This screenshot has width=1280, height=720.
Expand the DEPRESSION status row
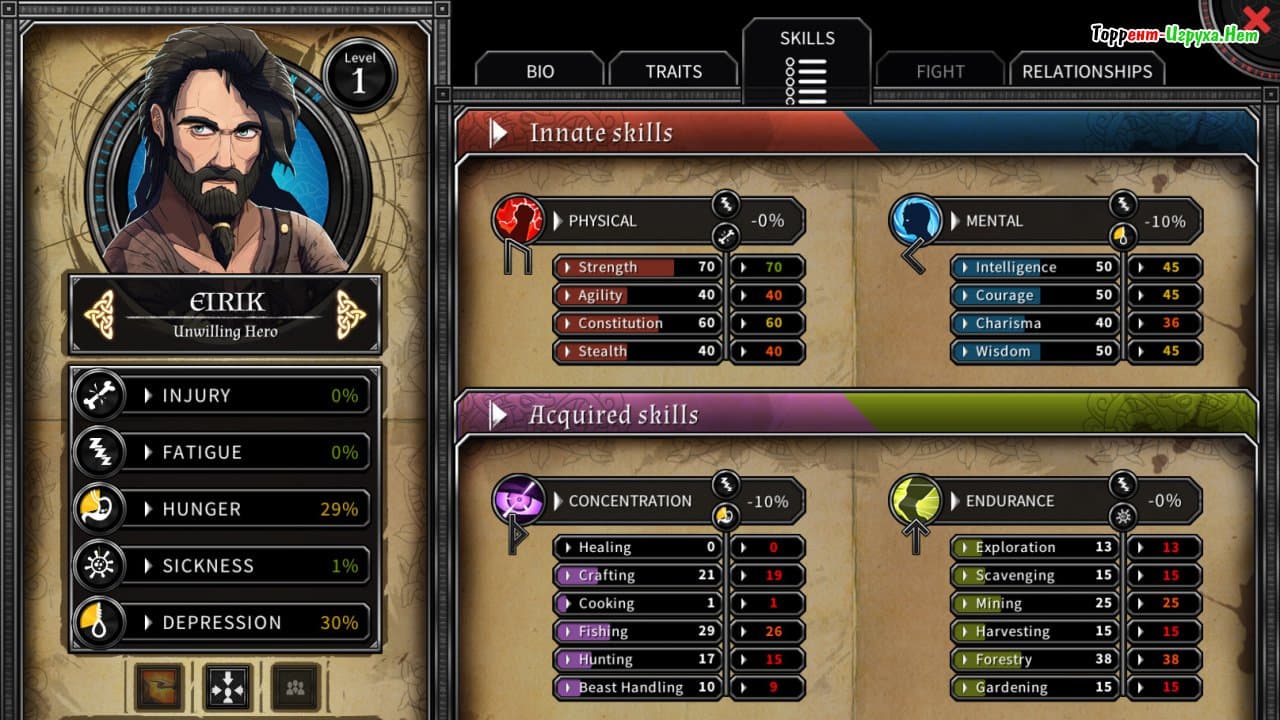[x=223, y=622]
